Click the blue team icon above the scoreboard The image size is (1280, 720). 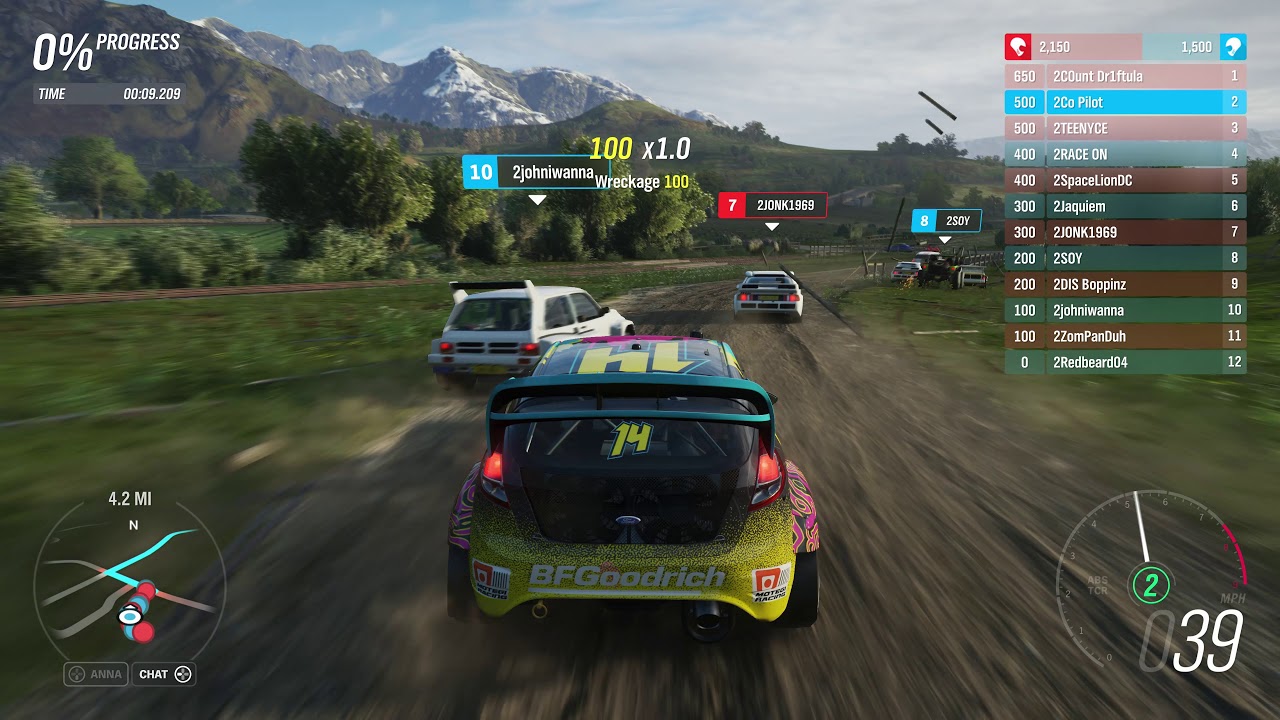click(x=1233, y=46)
